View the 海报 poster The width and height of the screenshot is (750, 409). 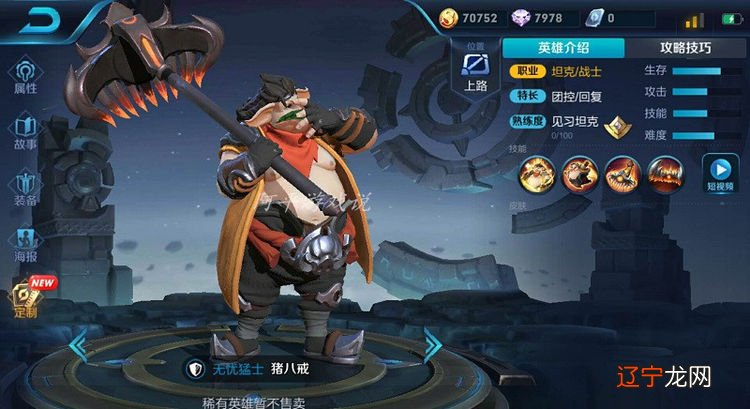point(25,244)
